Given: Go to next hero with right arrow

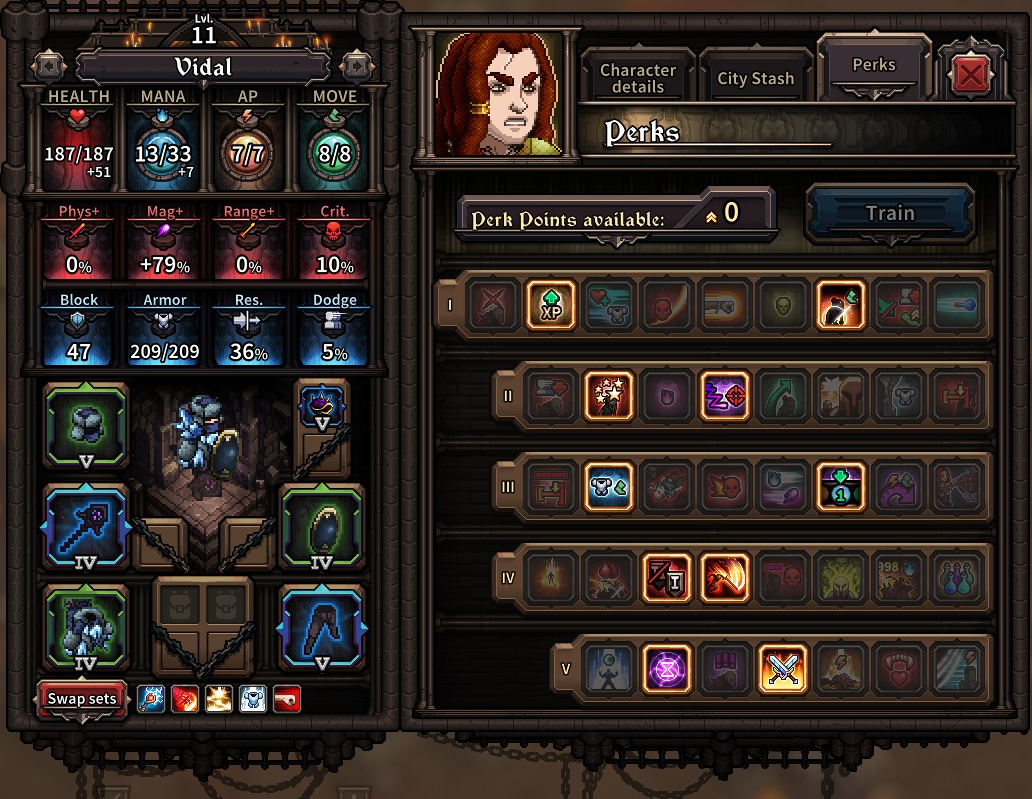Looking at the screenshot, I should tap(355, 67).
